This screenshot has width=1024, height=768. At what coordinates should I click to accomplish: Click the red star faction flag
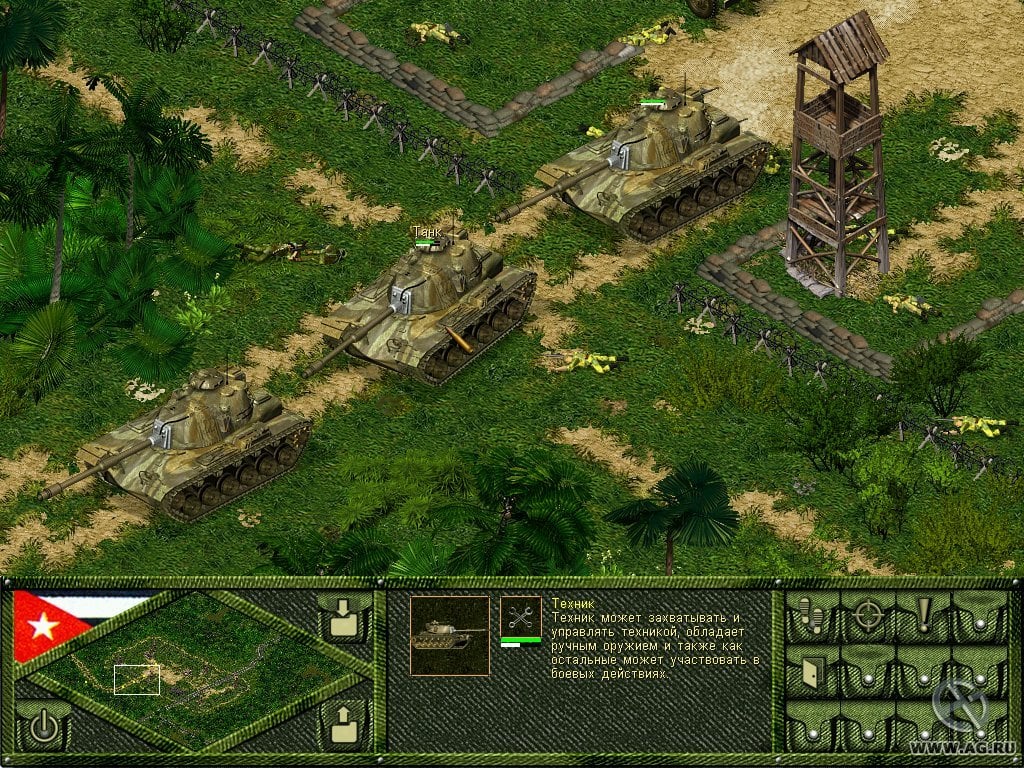[x=45, y=627]
